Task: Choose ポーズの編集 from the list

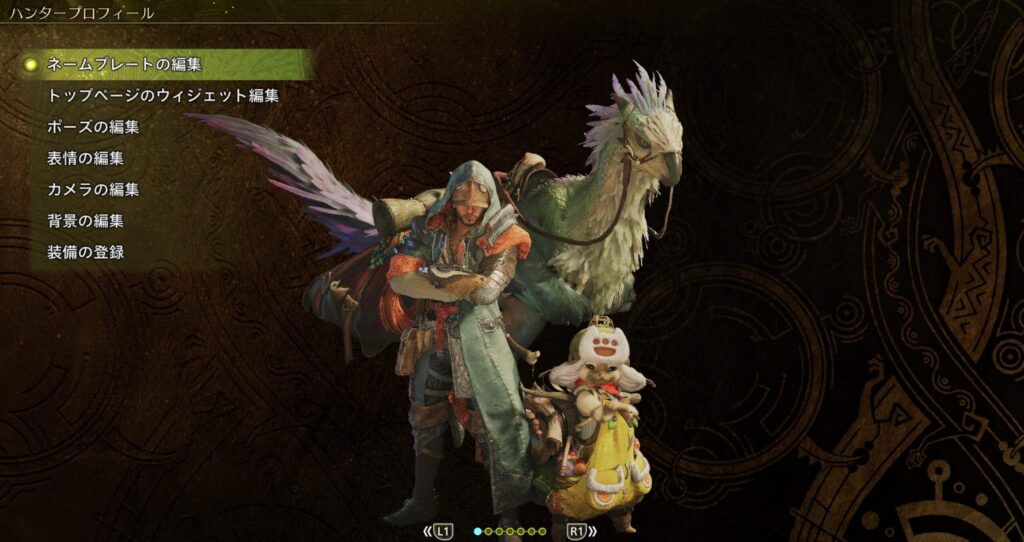Action: pos(93,127)
